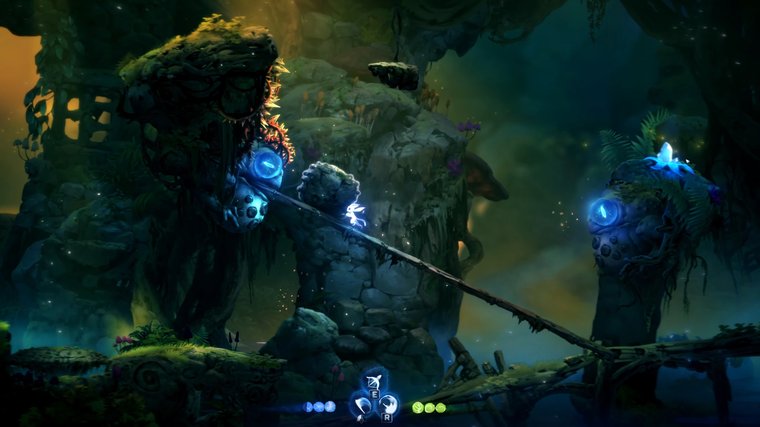Image resolution: width=760 pixels, height=427 pixels.
Task: Activate the Spirit Edge blade ability icon
Action: (360, 404)
